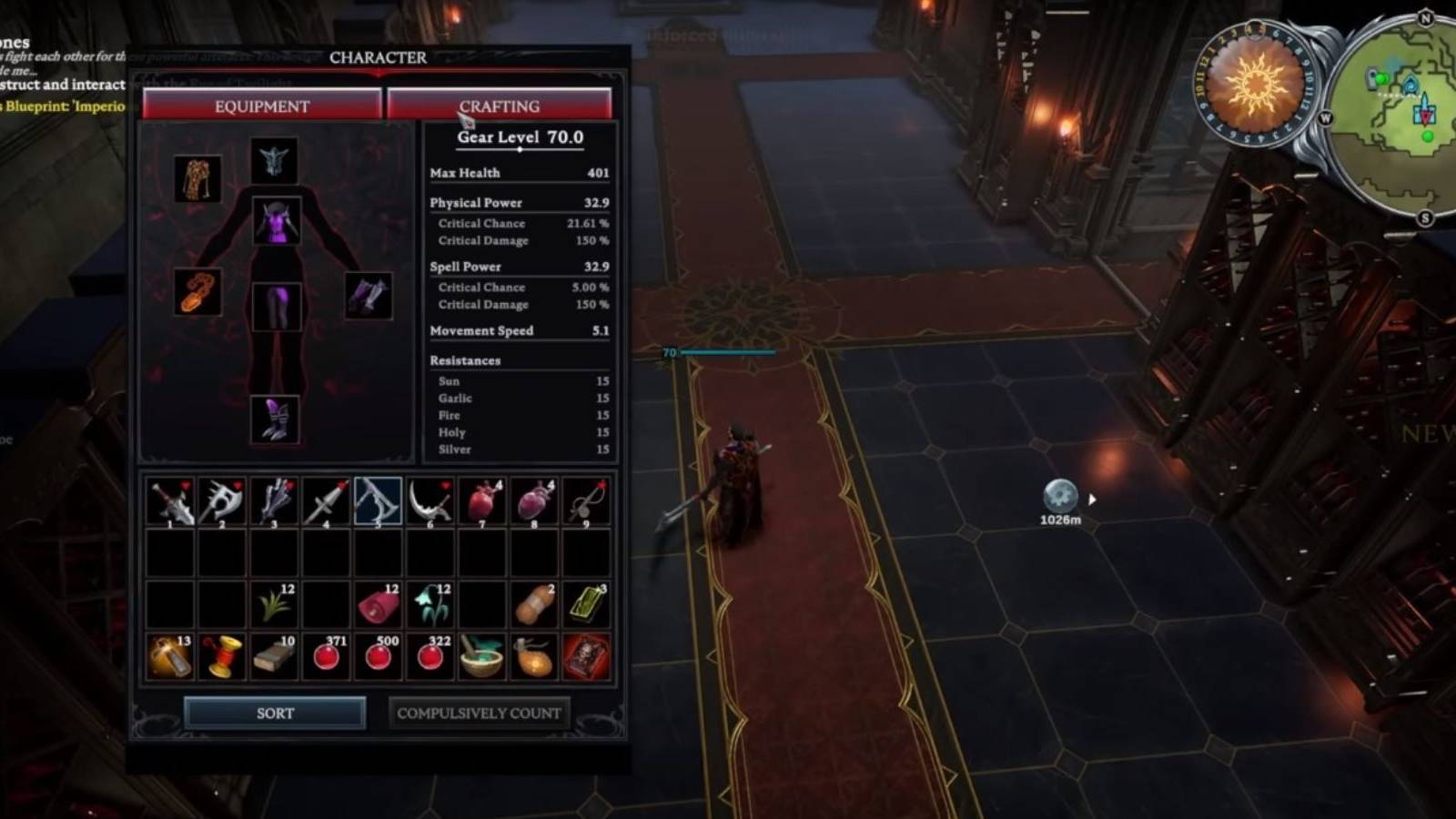Click the fishing pole in inventory slot 9
The image size is (1456, 819).
[x=585, y=500]
